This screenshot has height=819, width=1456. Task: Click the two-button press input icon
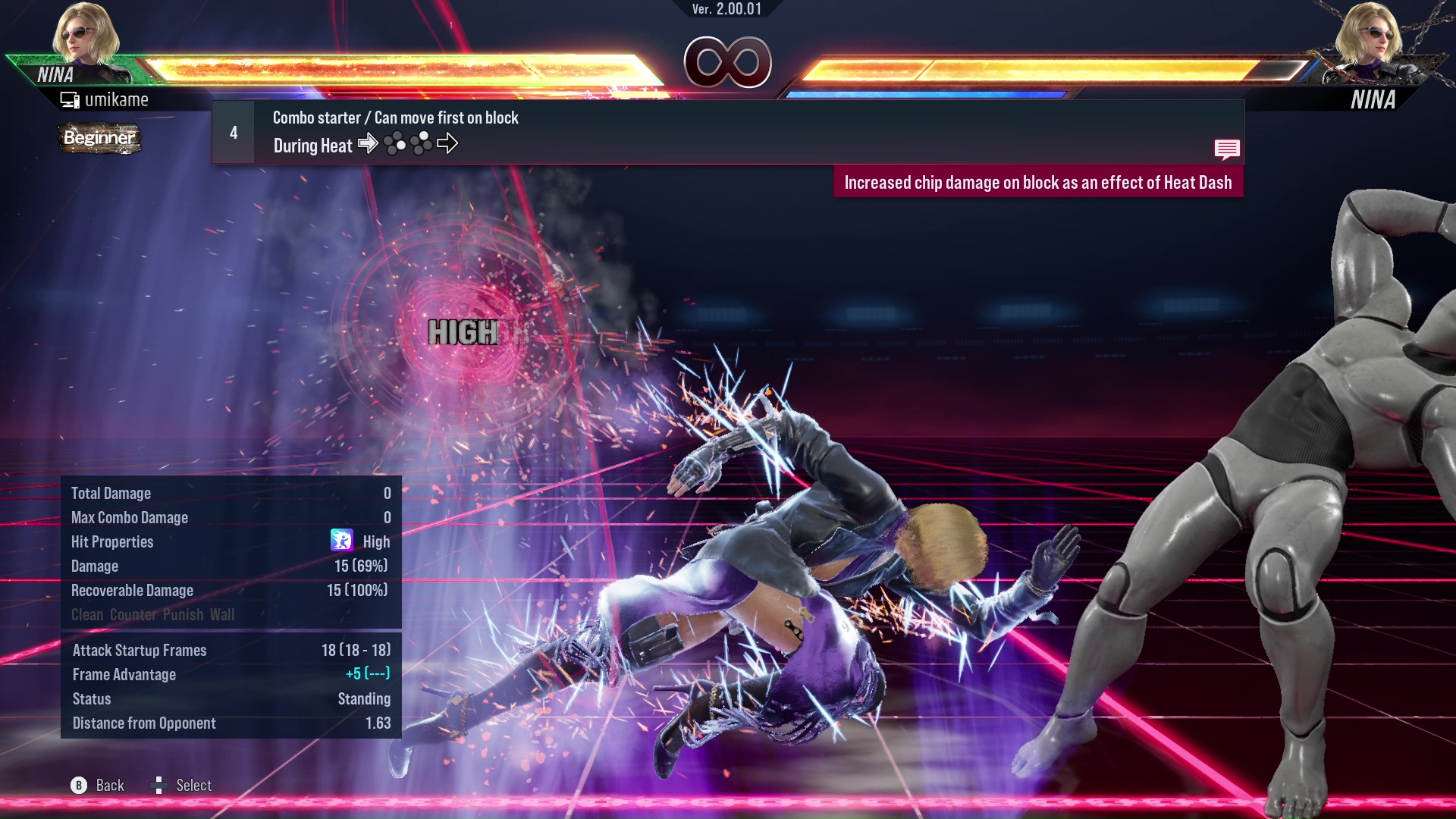click(x=396, y=143)
